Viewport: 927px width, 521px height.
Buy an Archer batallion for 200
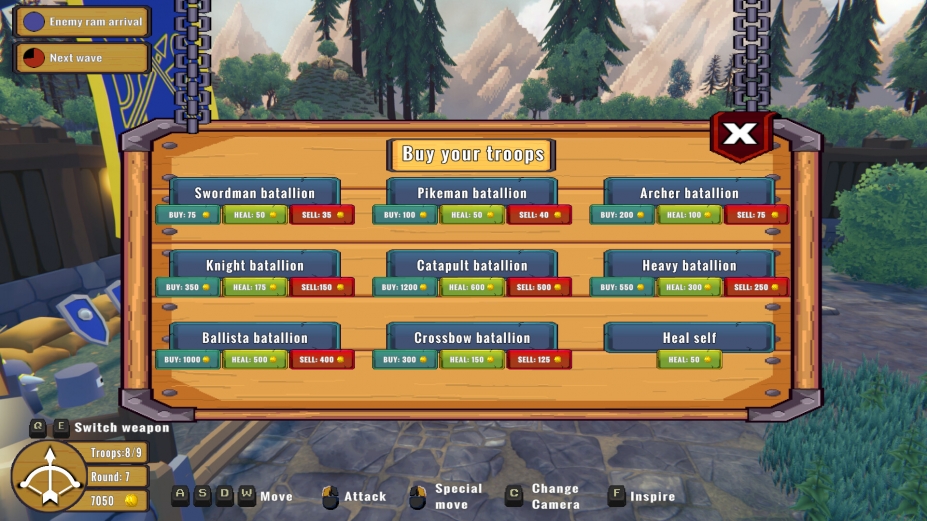click(622, 215)
